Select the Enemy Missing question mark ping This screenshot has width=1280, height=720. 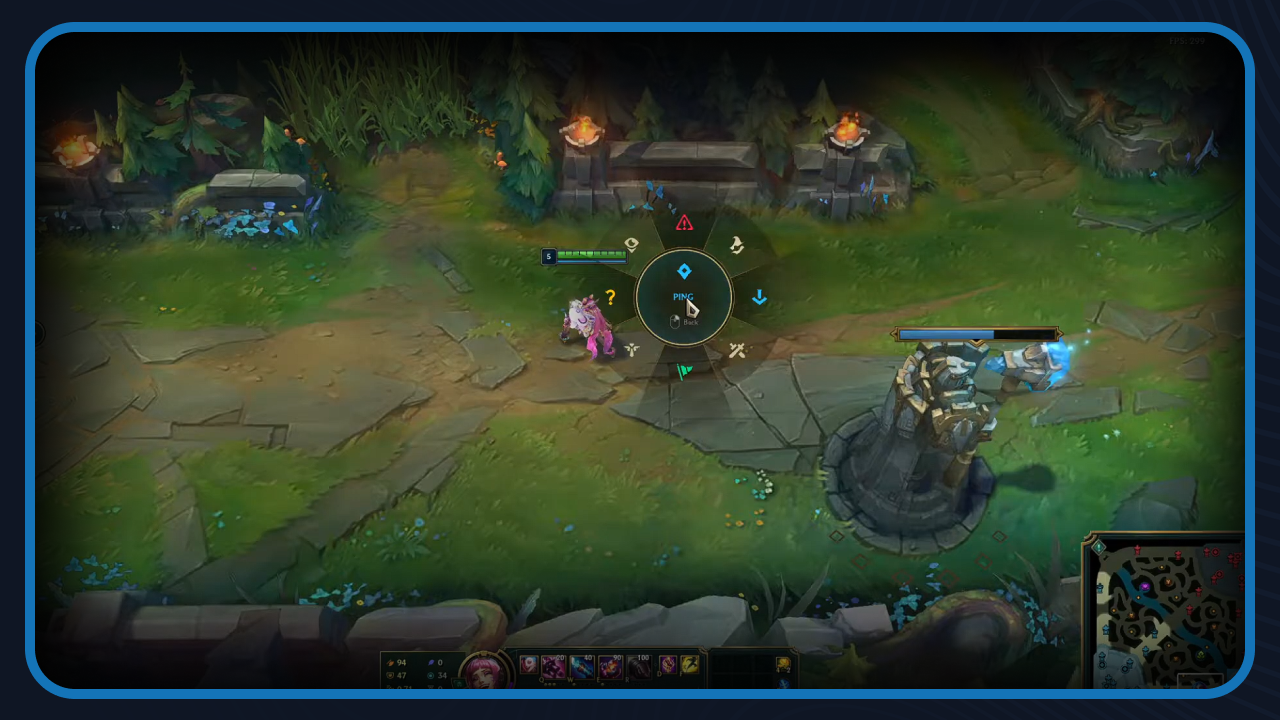[x=610, y=297]
